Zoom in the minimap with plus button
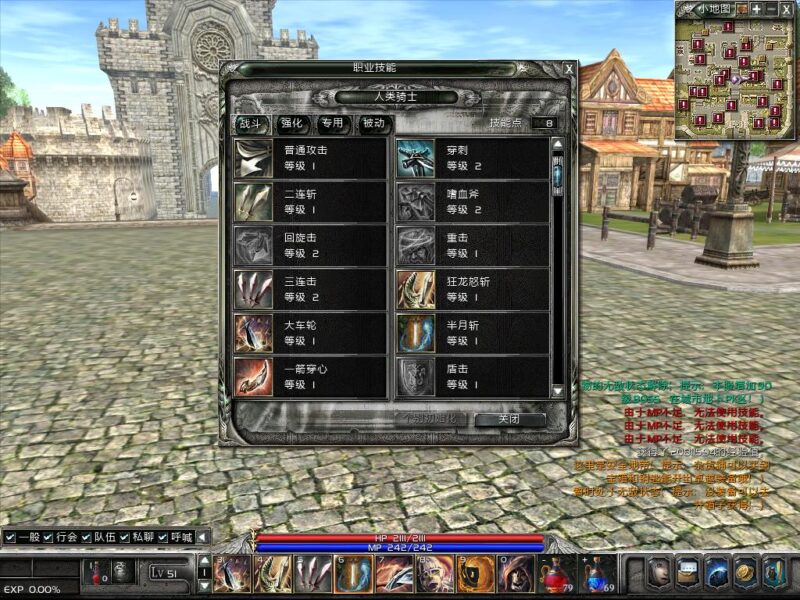This screenshot has width=800, height=600. pyautogui.click(x=756, y=9)
